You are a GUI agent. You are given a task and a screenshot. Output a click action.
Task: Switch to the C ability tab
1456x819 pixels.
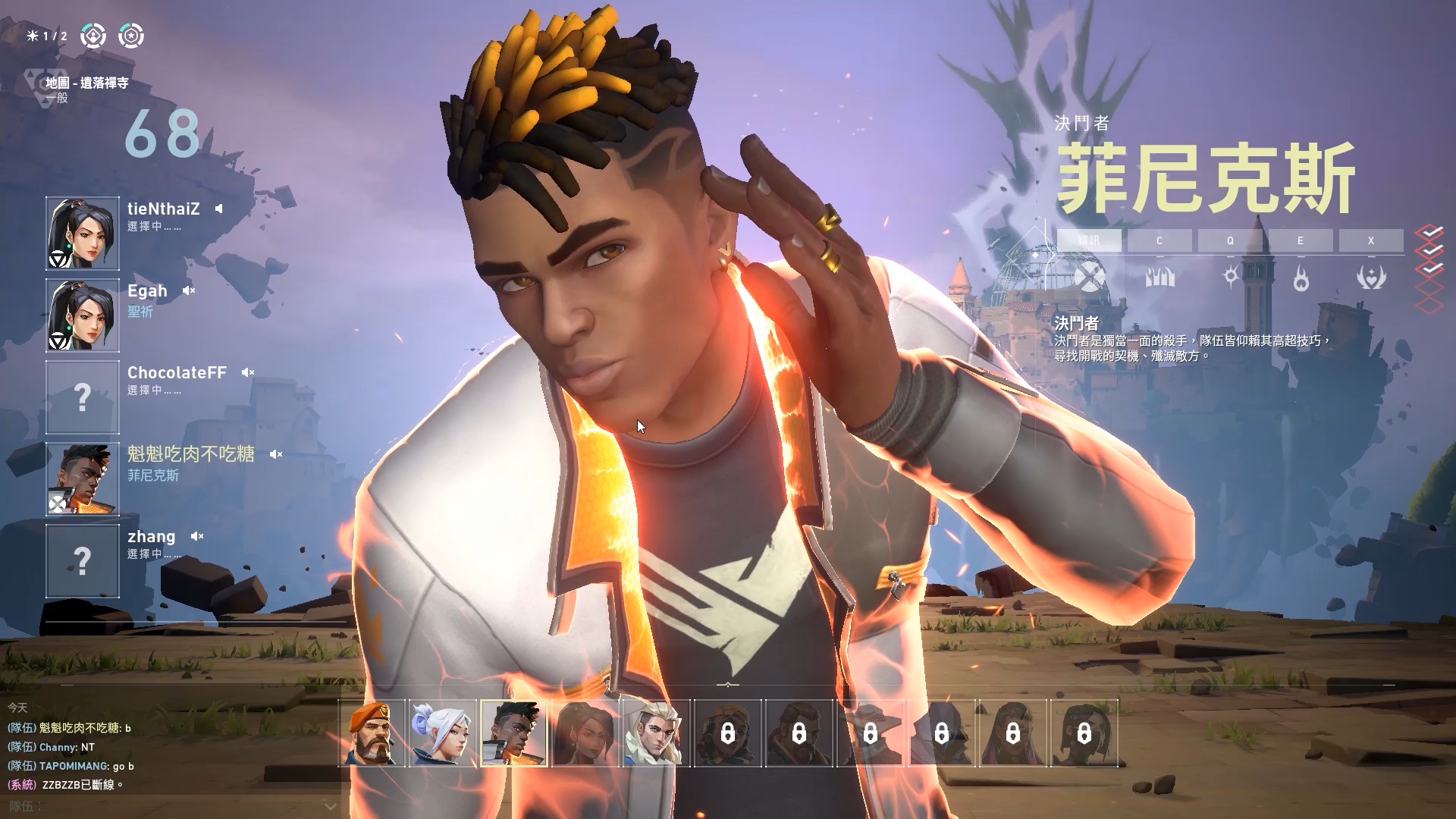click(1159, 240)
